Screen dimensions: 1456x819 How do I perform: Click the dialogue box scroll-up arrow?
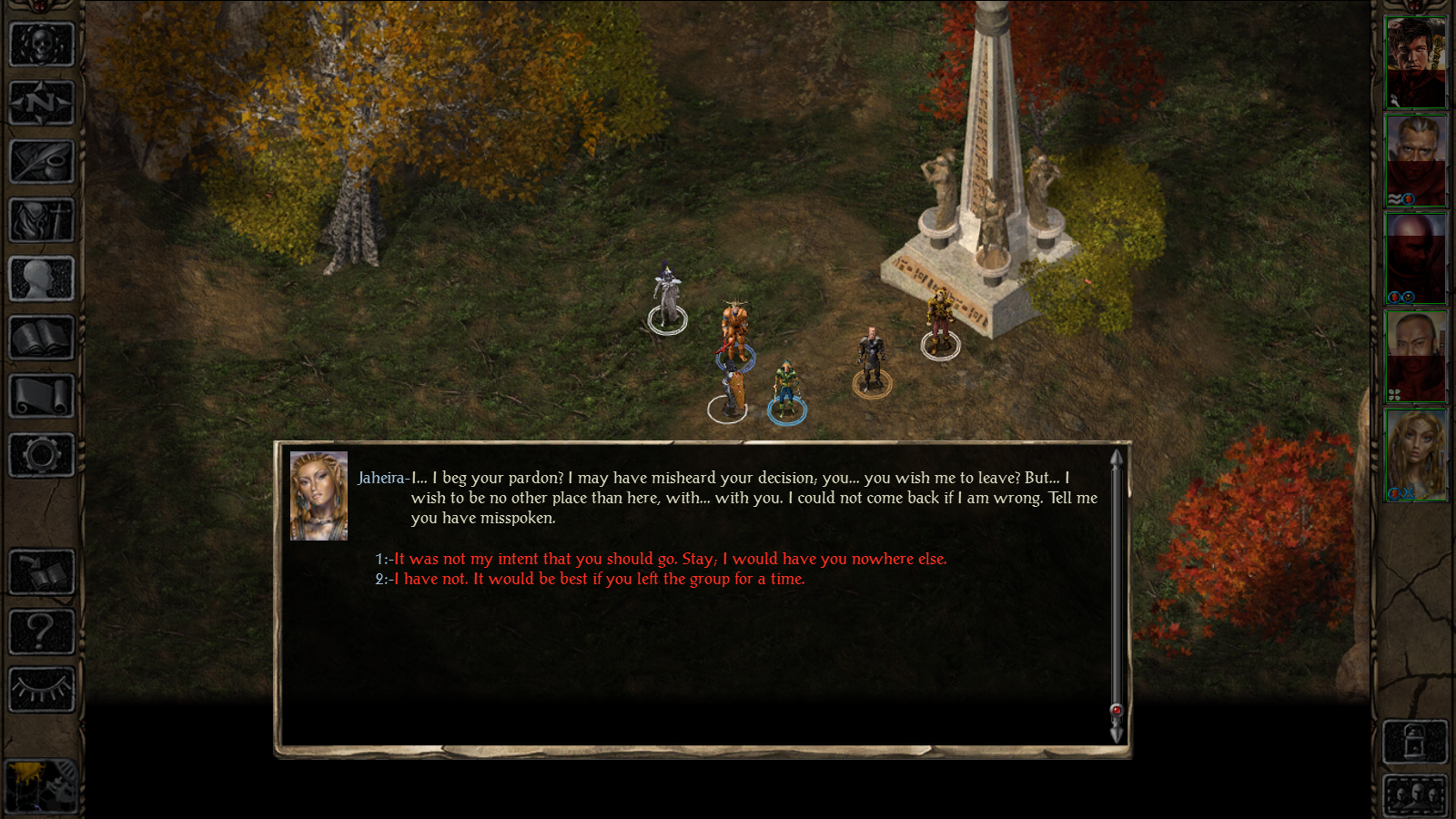click(1117, 457)
